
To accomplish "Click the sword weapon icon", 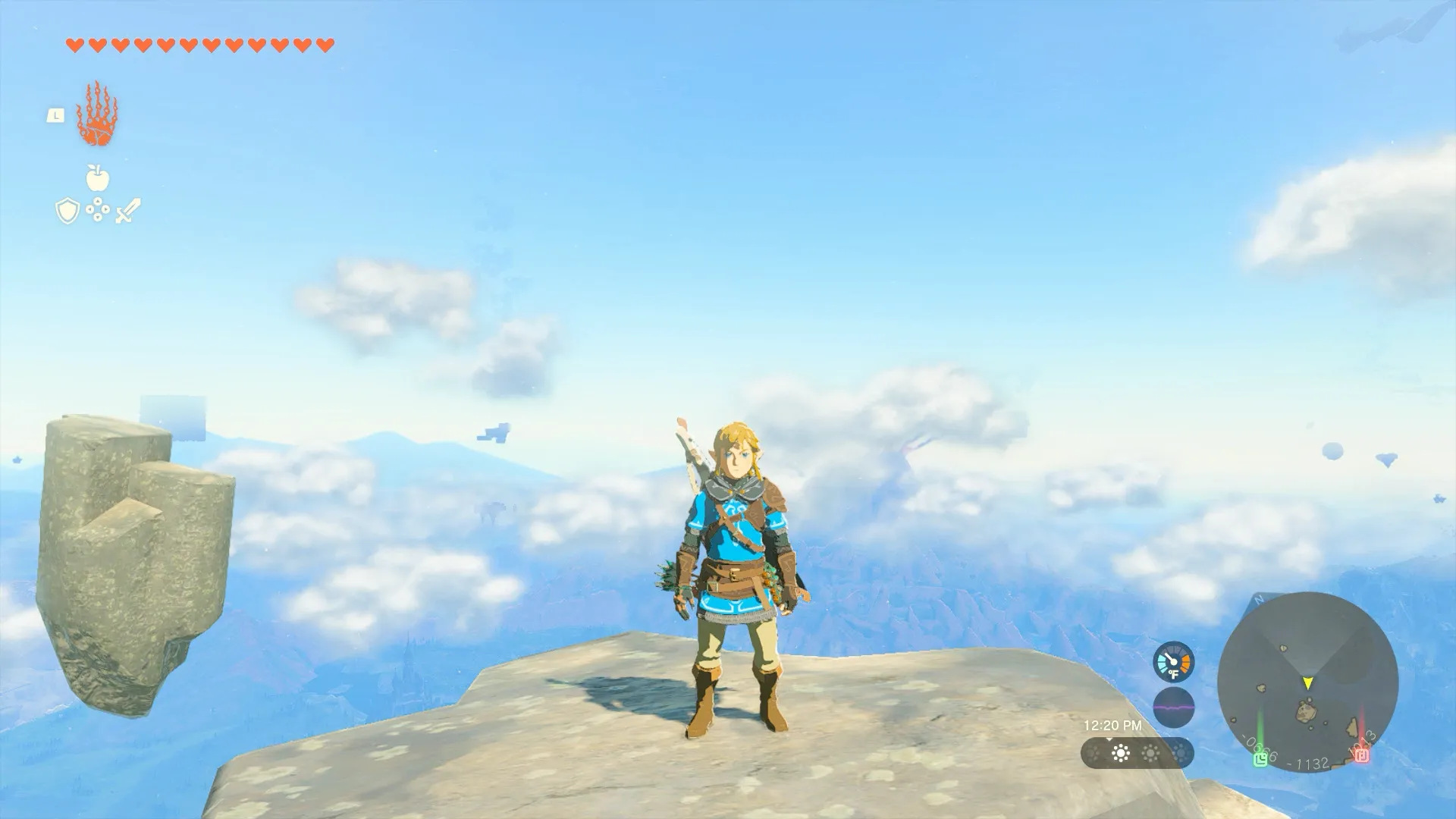I will pyautogui.click(x=127, y=209).
